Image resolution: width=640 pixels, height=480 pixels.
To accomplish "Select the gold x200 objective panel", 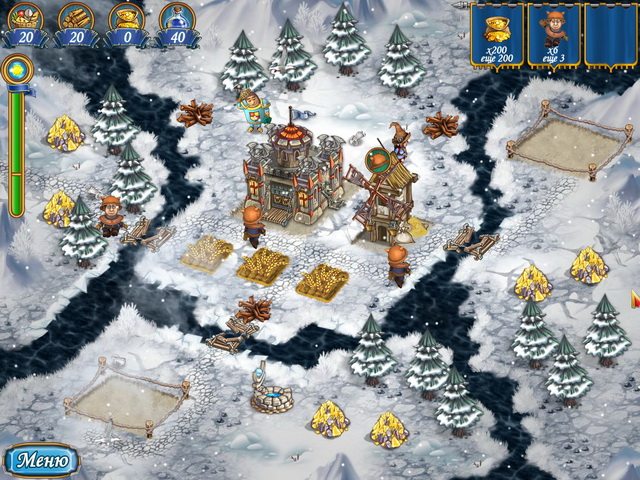I will click(x=497, y=35).
